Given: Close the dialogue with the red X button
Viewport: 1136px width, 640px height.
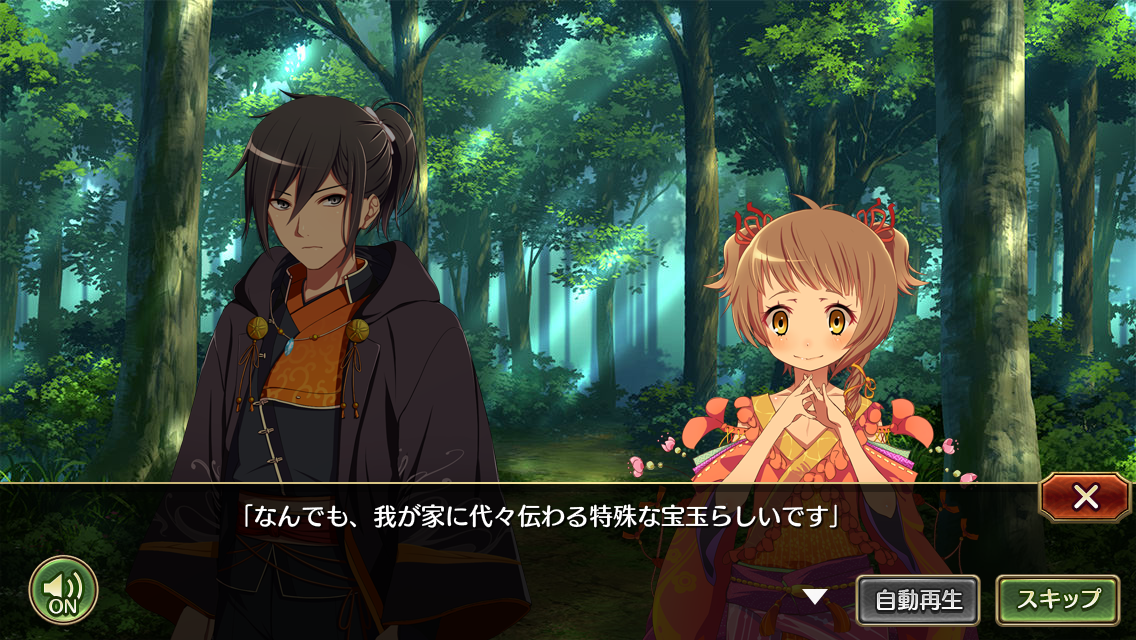Looking at the screenshot, I should click(1085, 497).
